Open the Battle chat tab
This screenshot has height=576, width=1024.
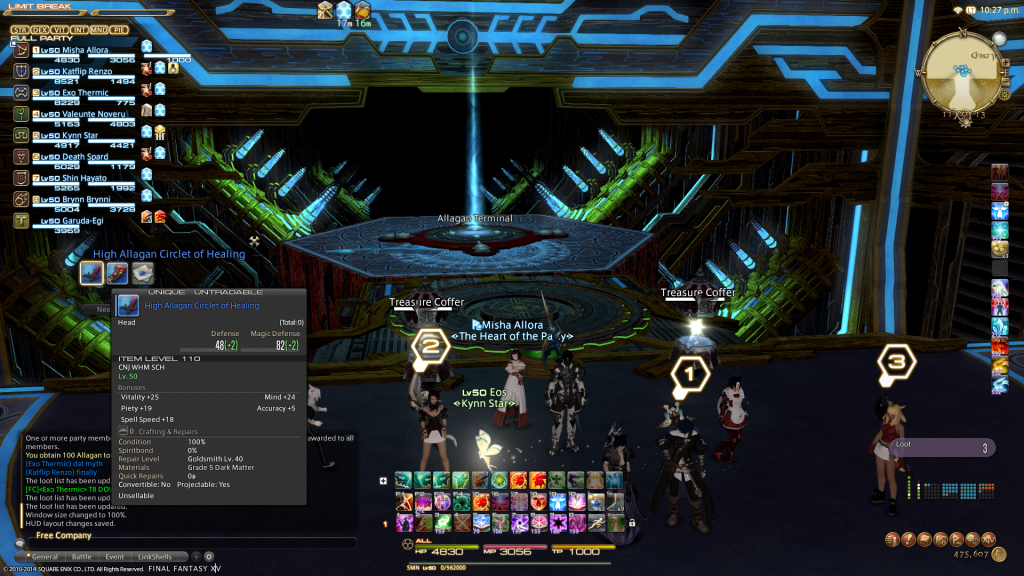click(x=82, y=557)
